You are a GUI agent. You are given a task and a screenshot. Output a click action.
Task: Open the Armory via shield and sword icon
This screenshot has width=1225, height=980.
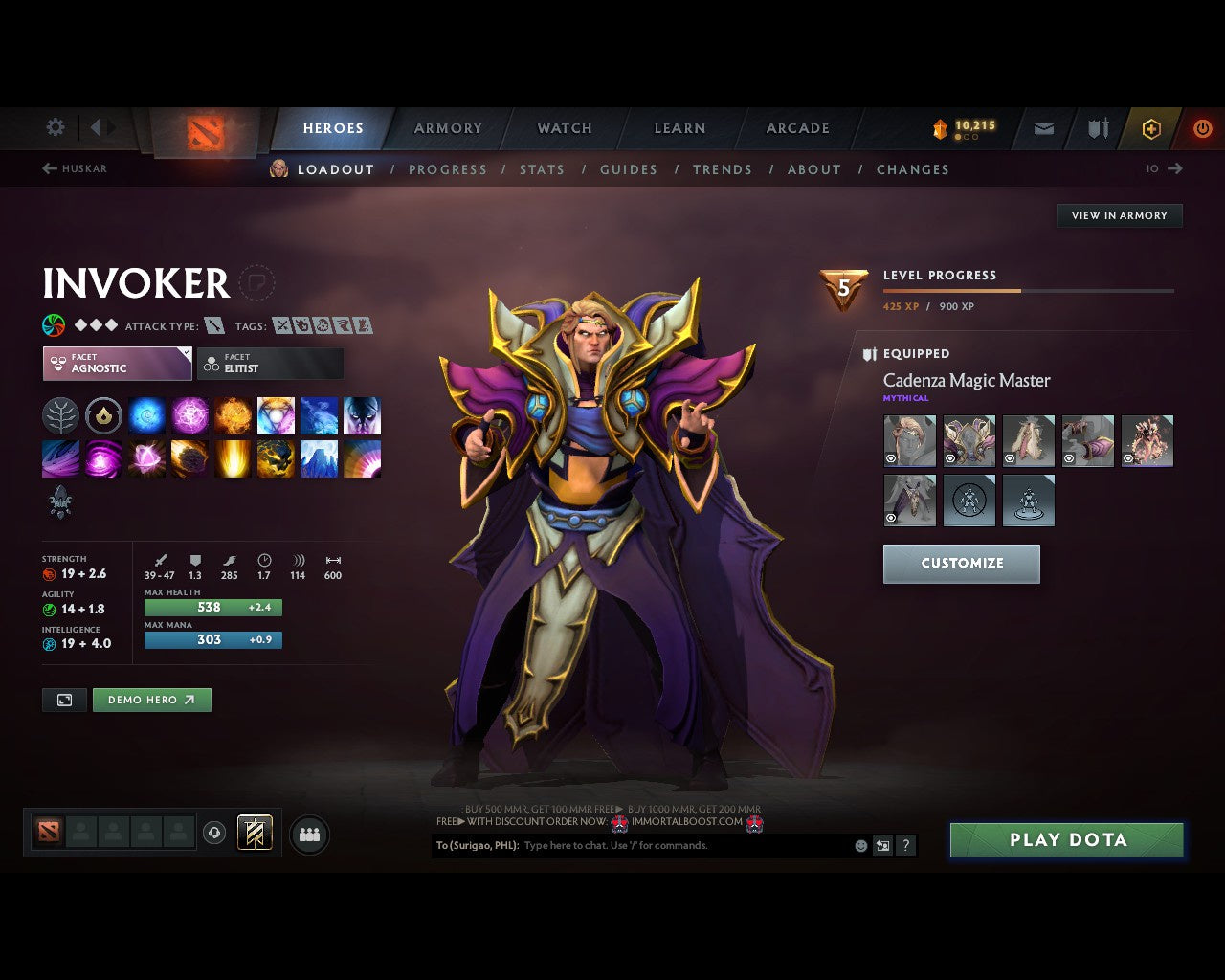point(1096,126)
